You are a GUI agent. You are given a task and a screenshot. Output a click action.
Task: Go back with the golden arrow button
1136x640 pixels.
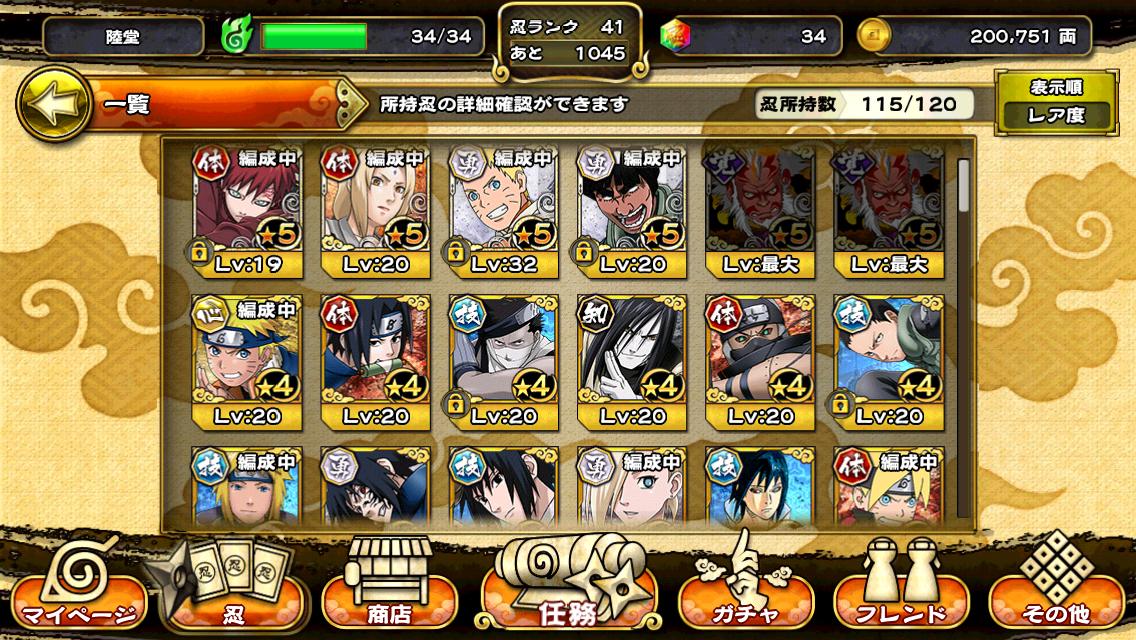(51, 103)
